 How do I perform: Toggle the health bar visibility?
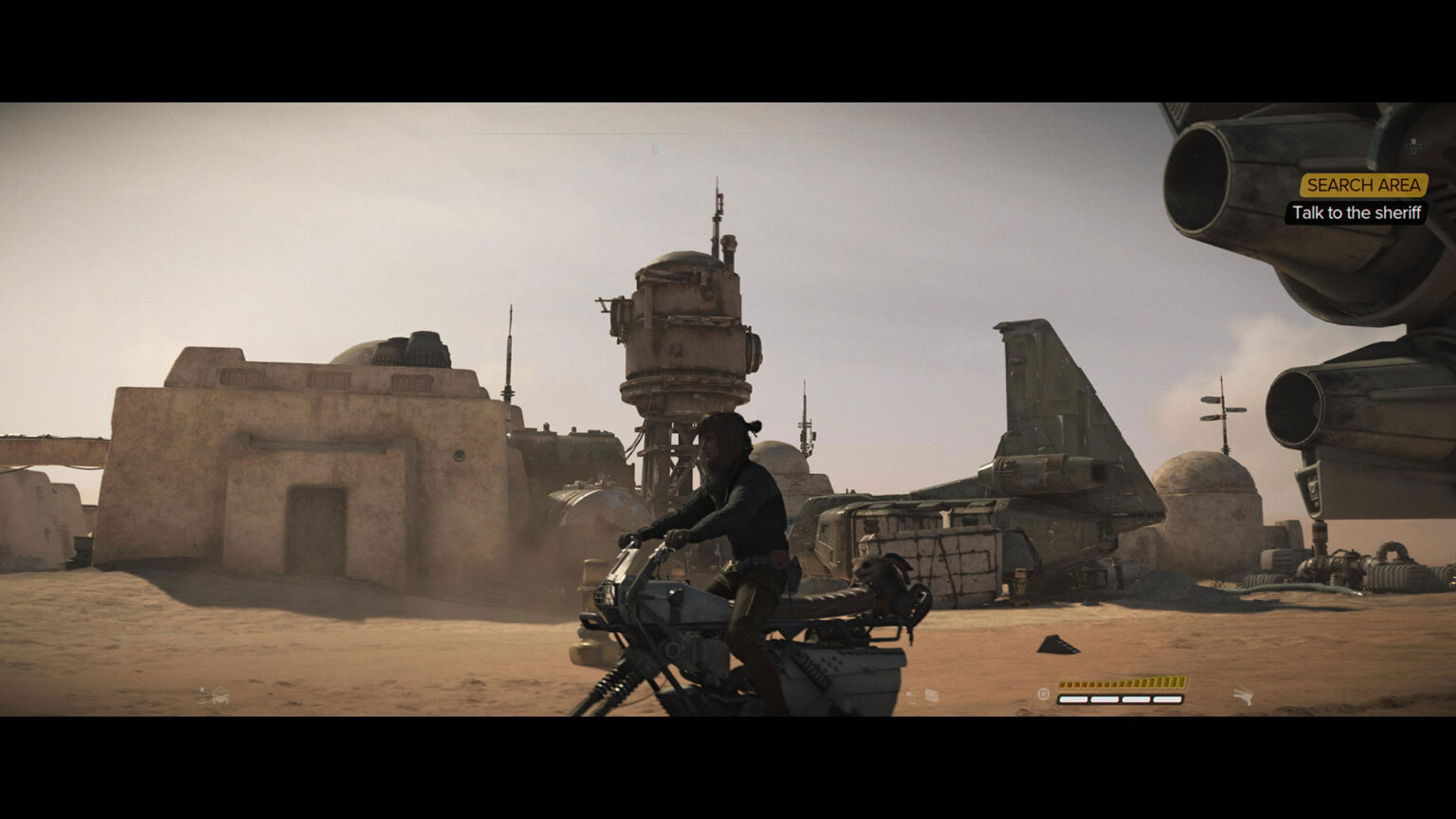pos(1120,699)
